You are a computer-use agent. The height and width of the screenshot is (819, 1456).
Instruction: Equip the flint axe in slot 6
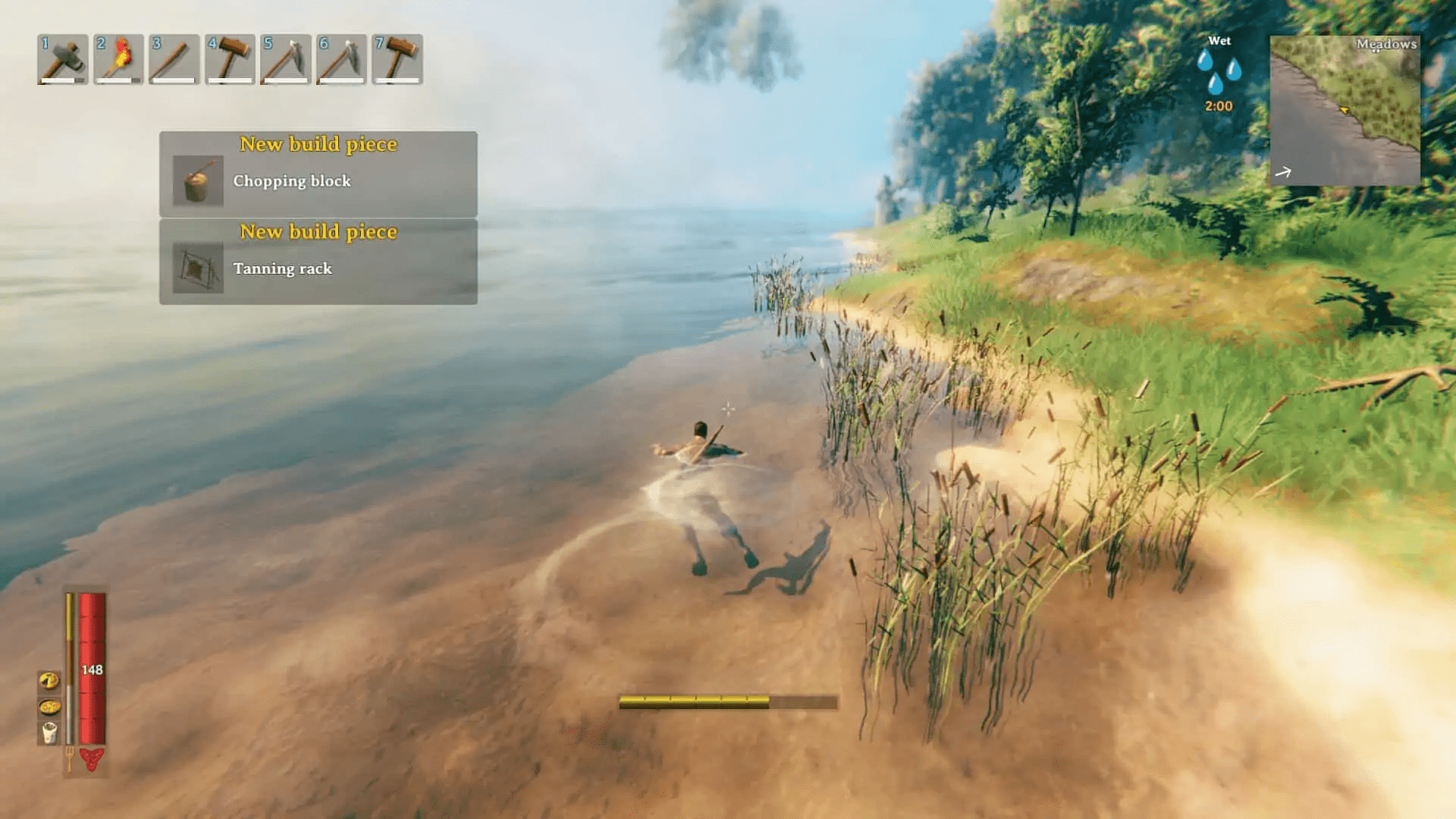340,59
